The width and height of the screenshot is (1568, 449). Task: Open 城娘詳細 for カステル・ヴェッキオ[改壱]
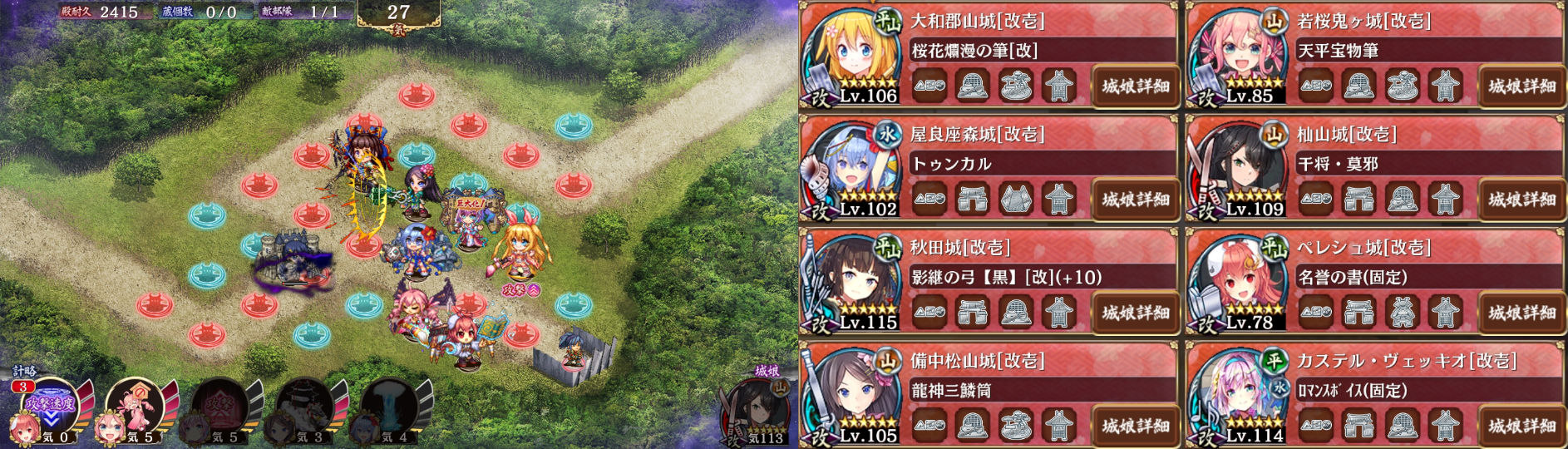(x=1521, y=425)
